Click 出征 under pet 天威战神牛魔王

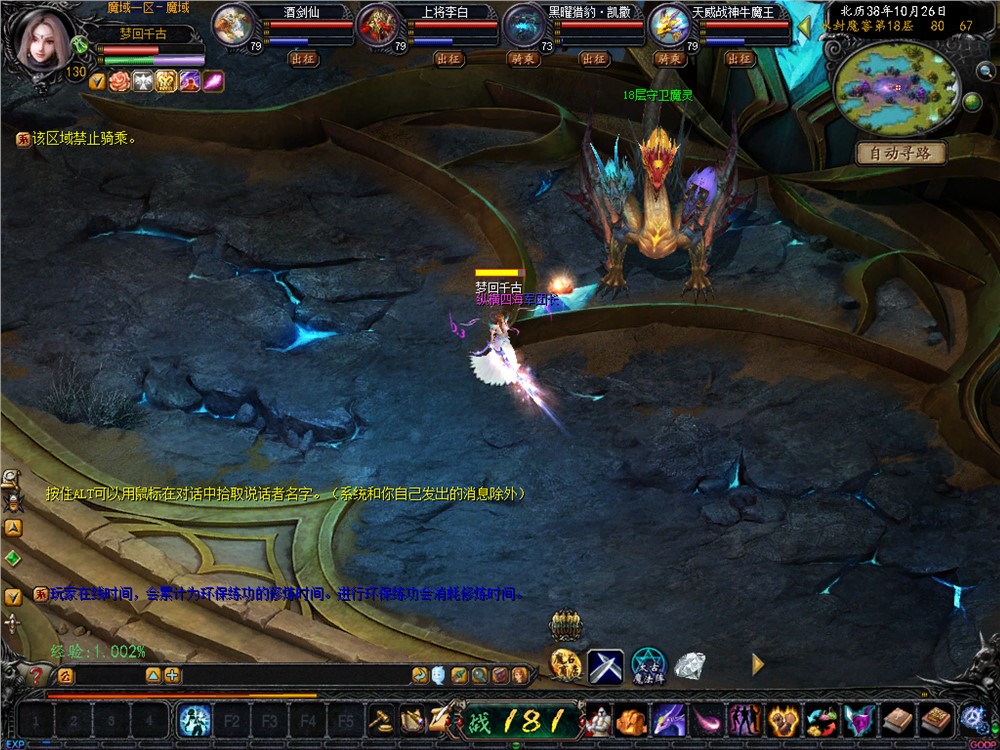pyautogui.click(x=739, y=59)
